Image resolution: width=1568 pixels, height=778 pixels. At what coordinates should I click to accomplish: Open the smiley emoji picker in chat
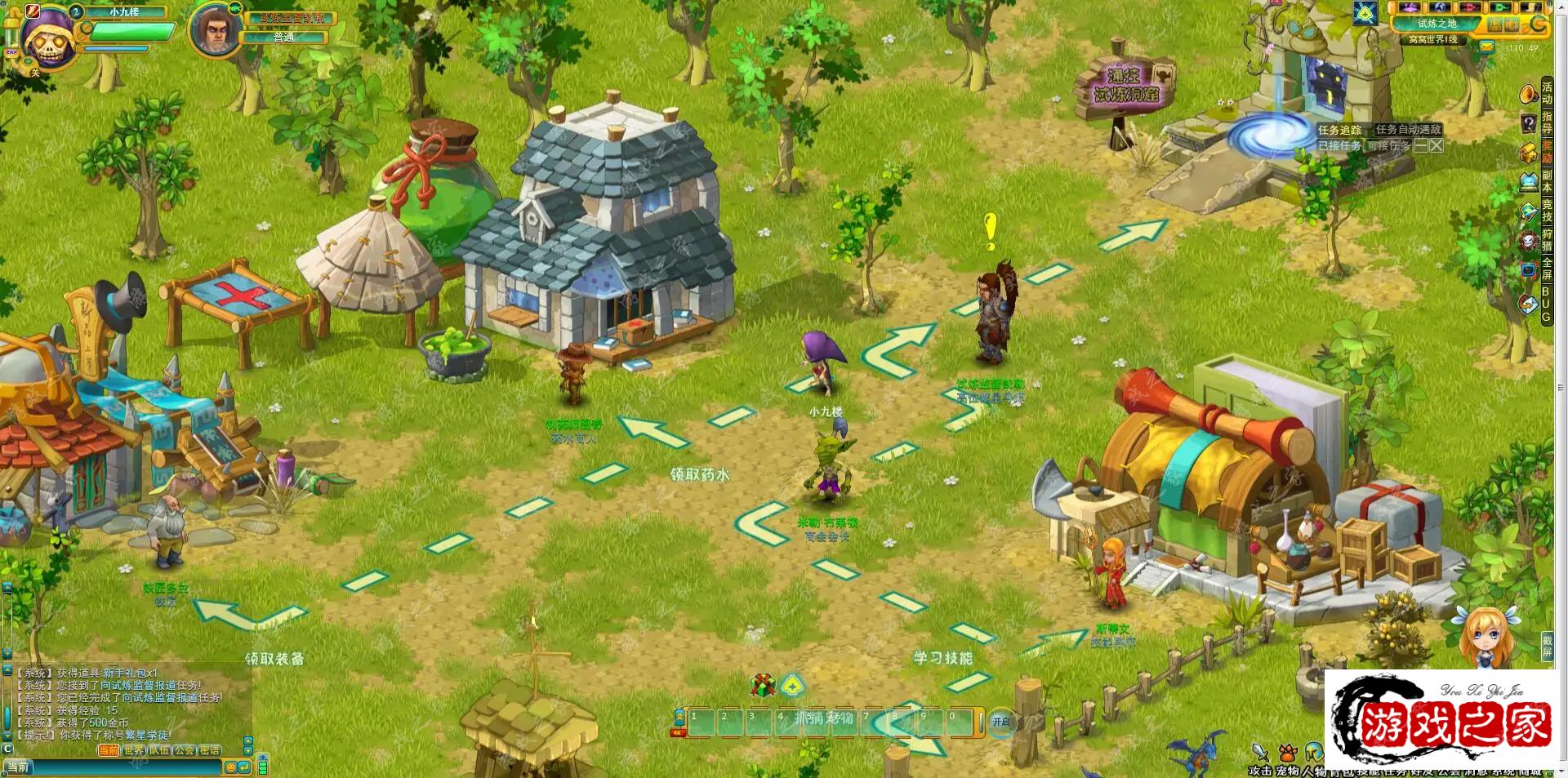tap(230, 767)
